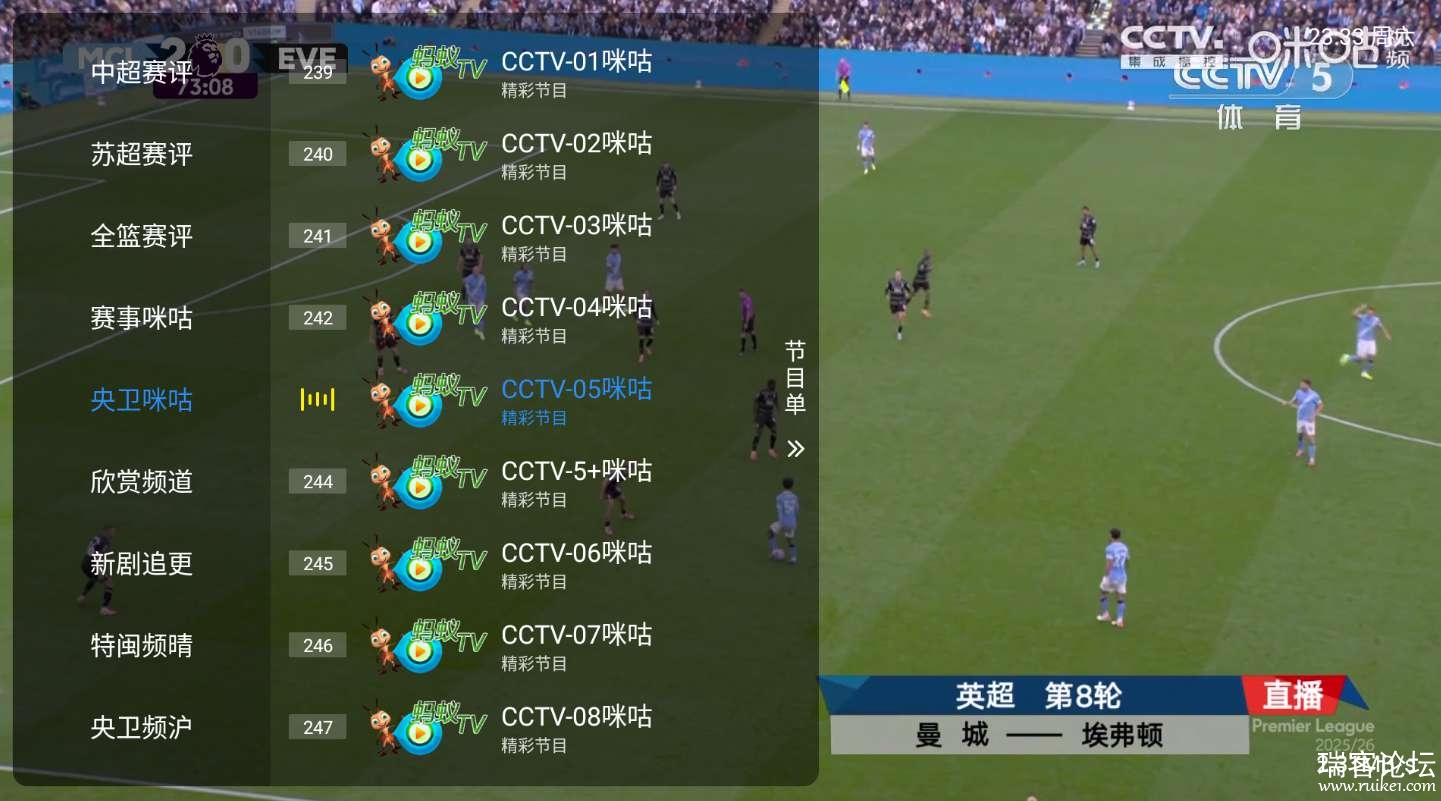The width and height of the screenshot is (1441, 801).
Task: Switch to the 赛事咪咕 category
Action: (140, 317)
